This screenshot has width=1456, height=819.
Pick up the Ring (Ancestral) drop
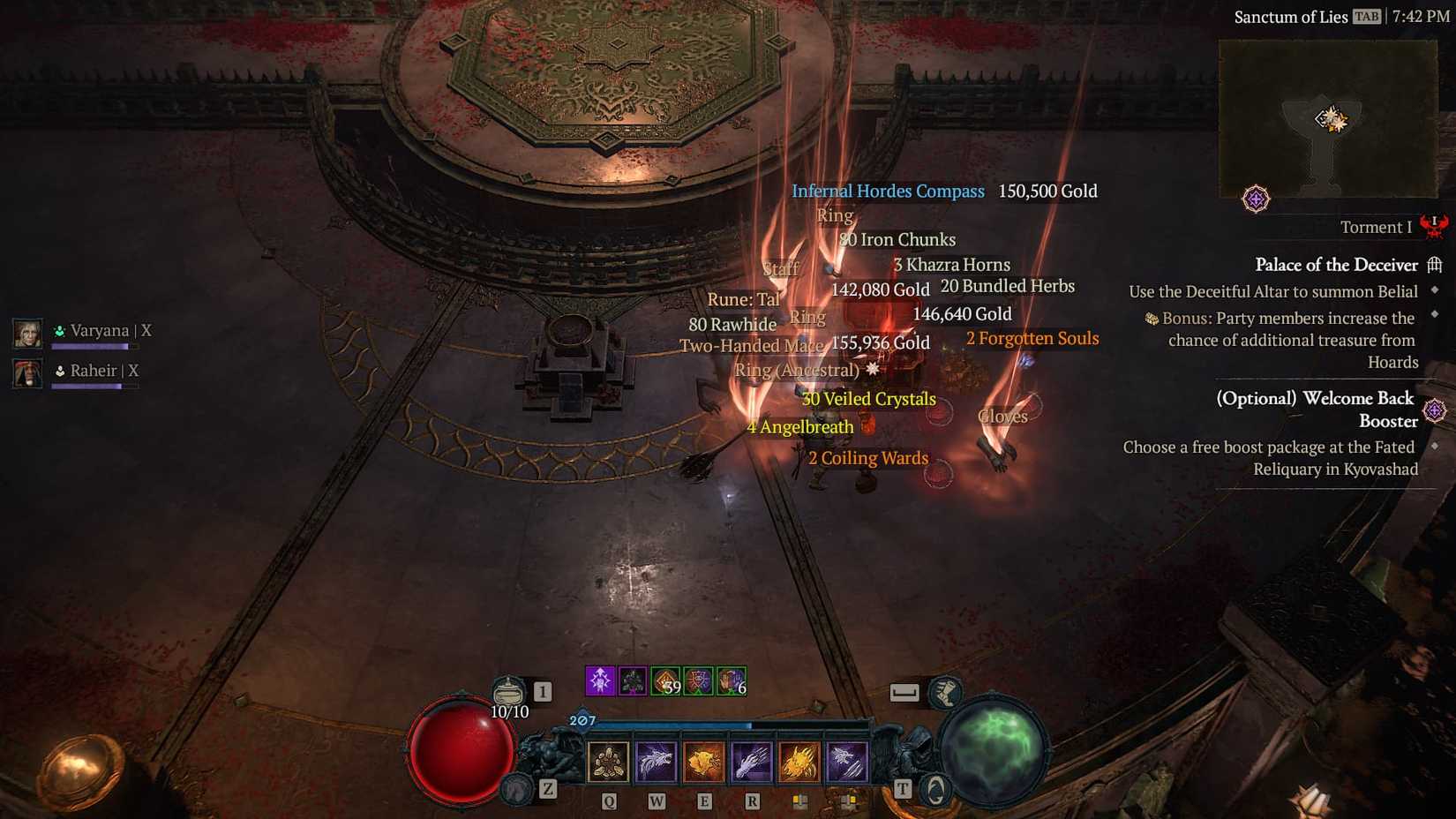795,370
